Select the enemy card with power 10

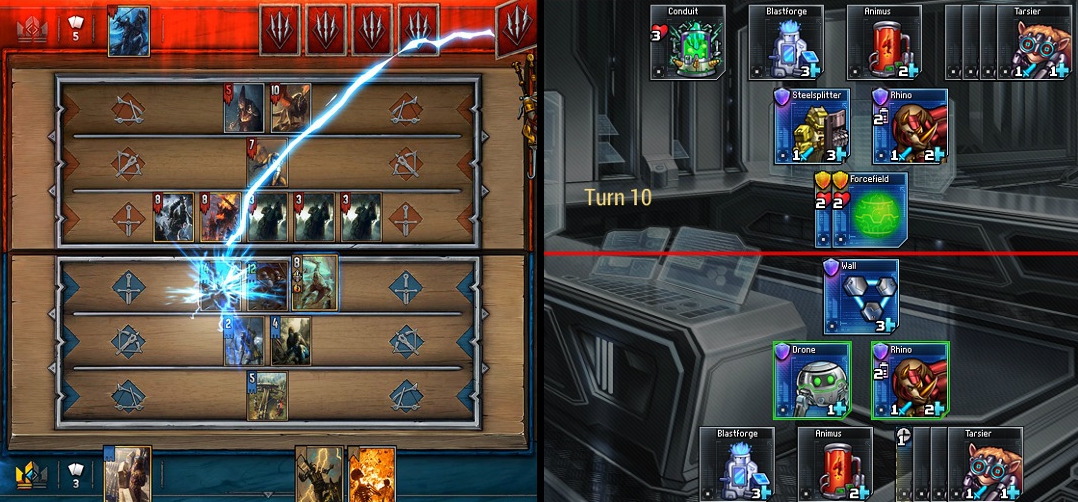pos(290,108)
